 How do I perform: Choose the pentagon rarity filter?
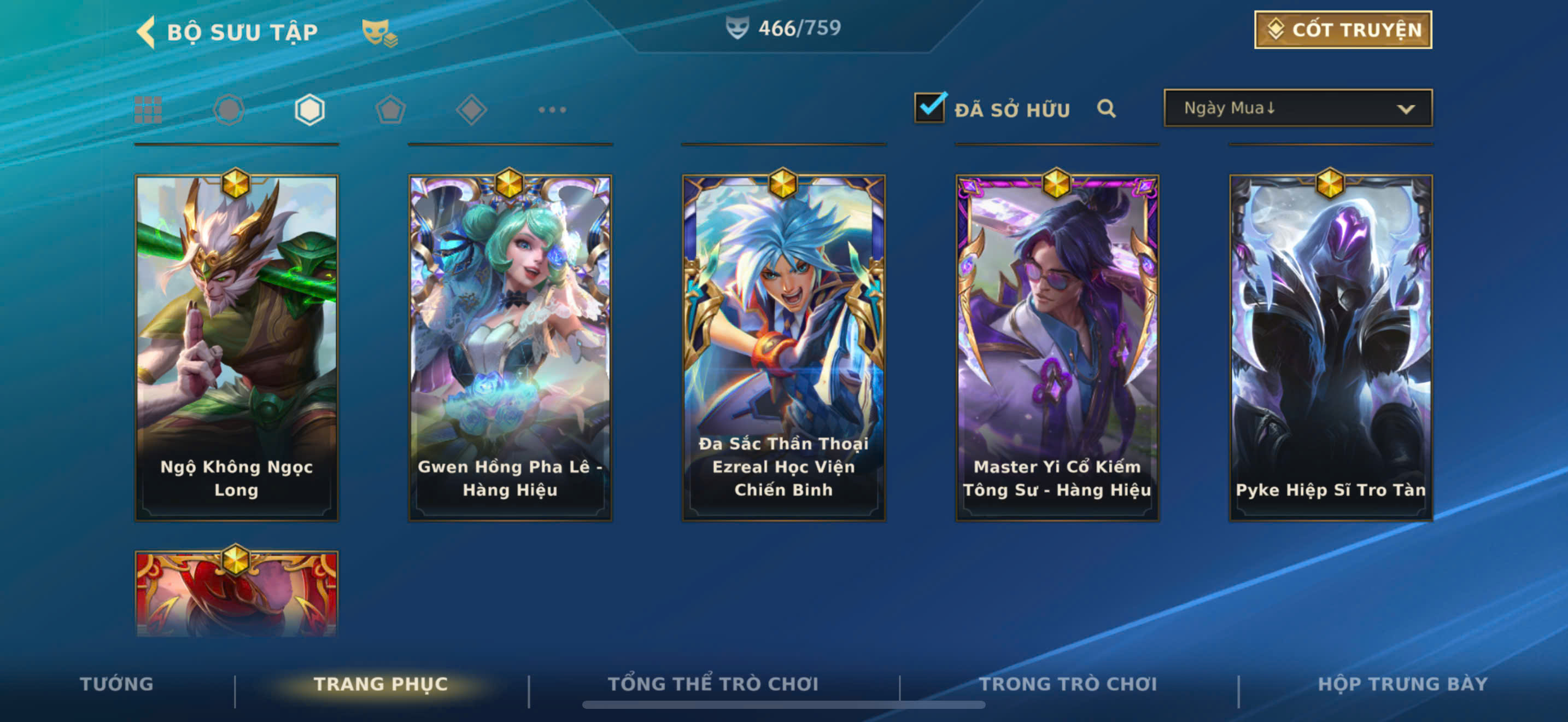[x=390, y=110]
